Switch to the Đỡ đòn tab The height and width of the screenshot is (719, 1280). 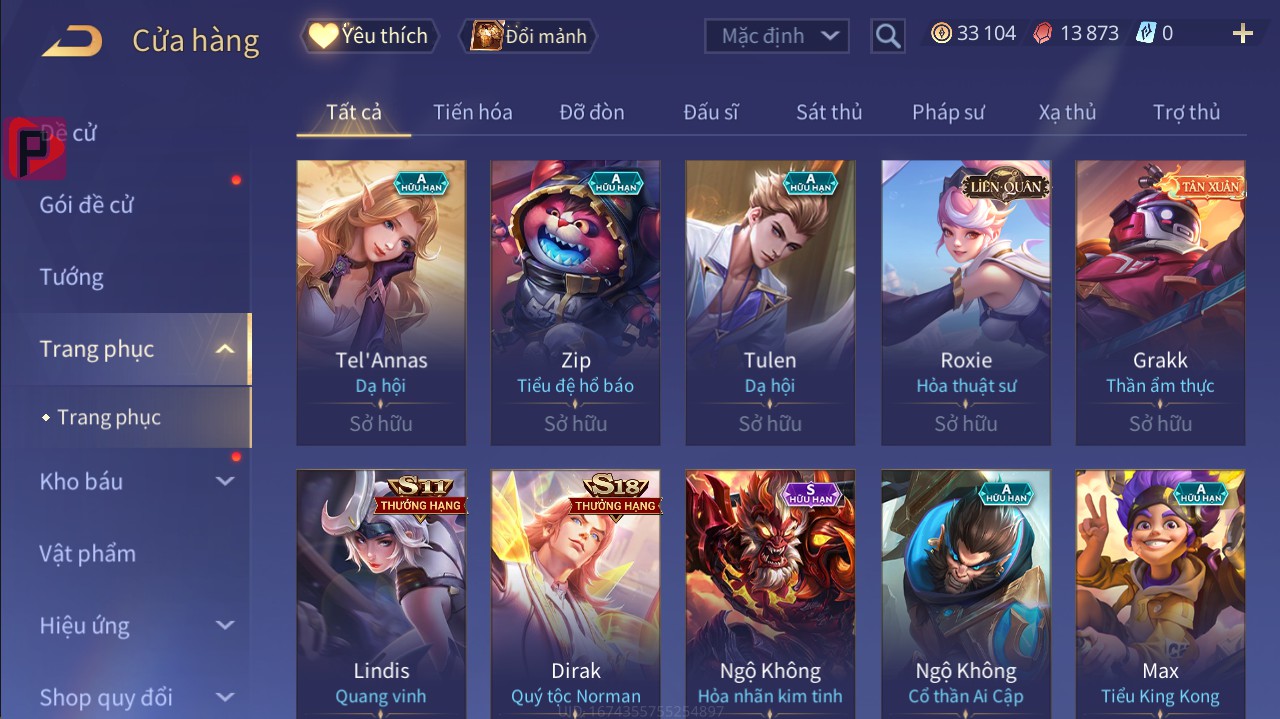click(x=592, y=112)
